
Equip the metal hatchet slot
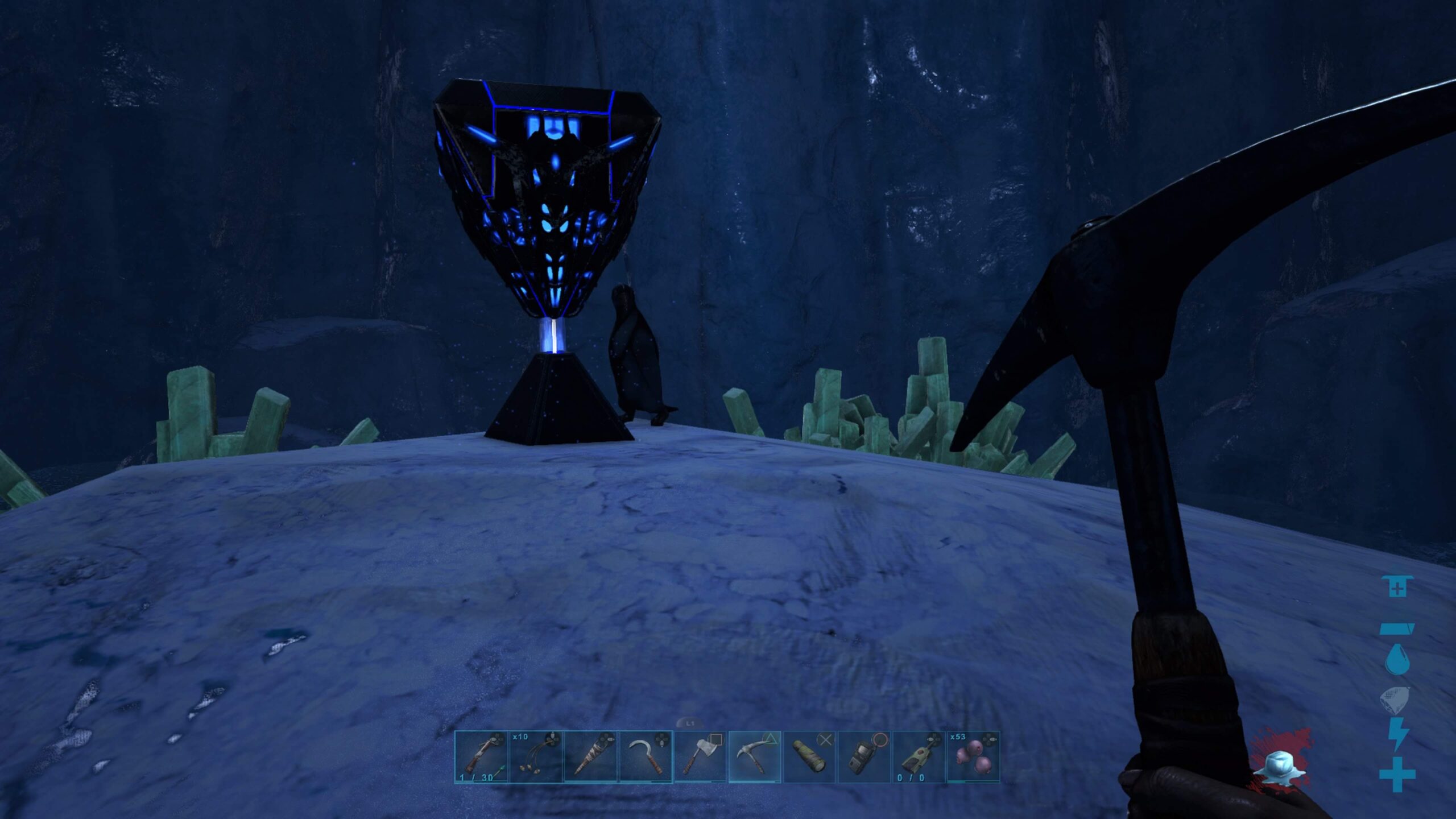click(700, 757)
